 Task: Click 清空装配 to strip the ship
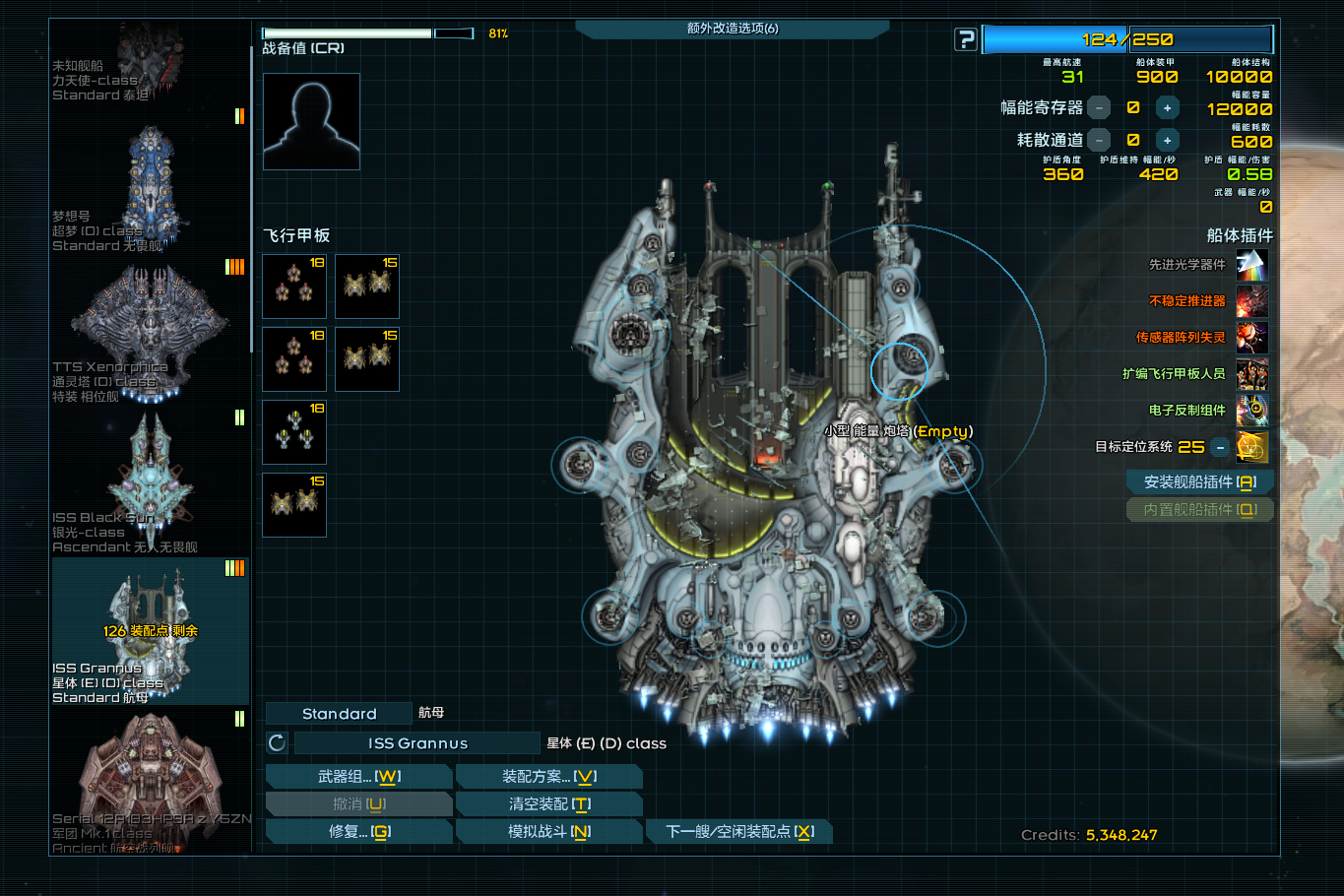click(x=548, y=804)
